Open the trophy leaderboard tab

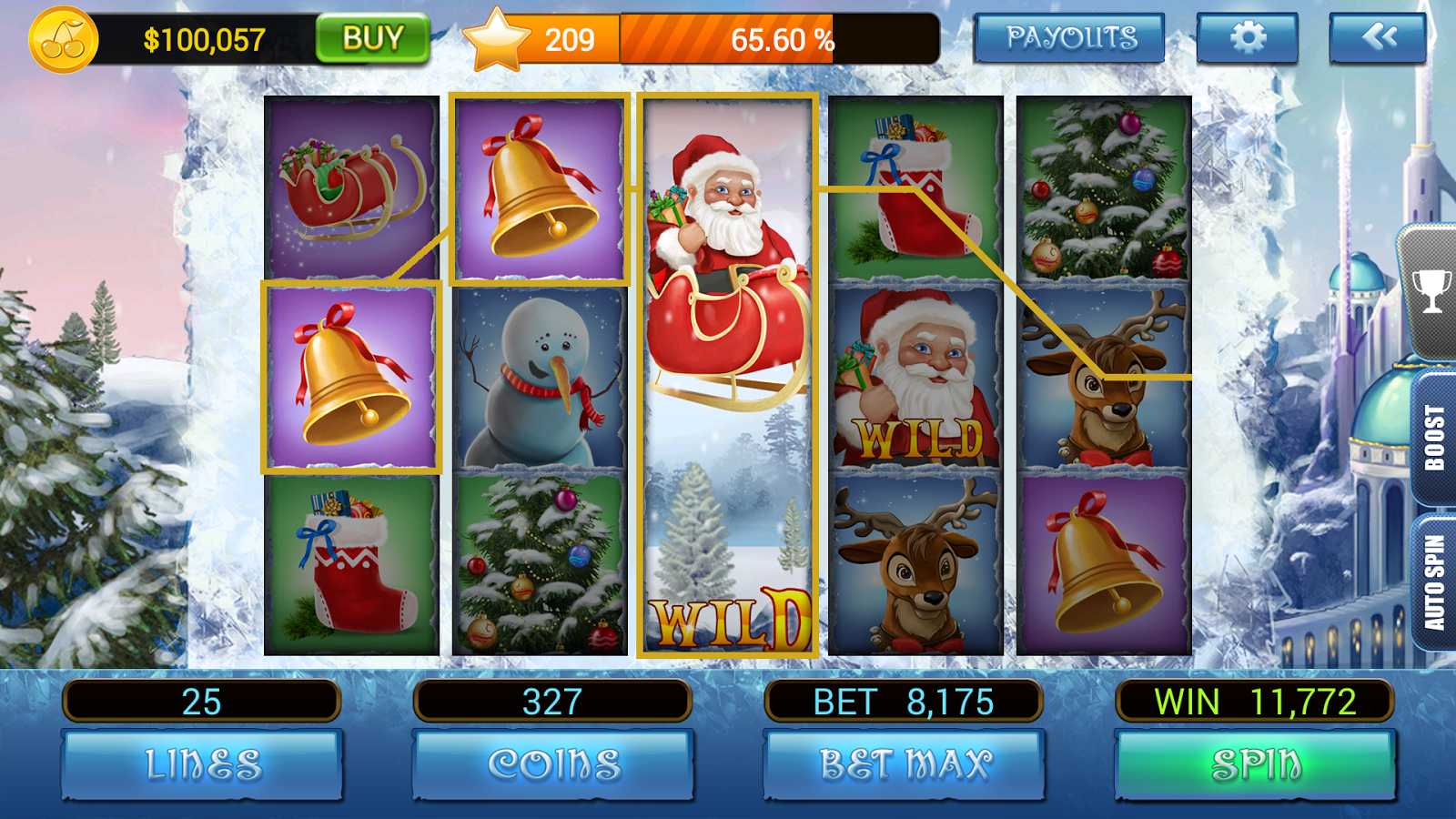pyautogui.click(x=1431, y=291)
